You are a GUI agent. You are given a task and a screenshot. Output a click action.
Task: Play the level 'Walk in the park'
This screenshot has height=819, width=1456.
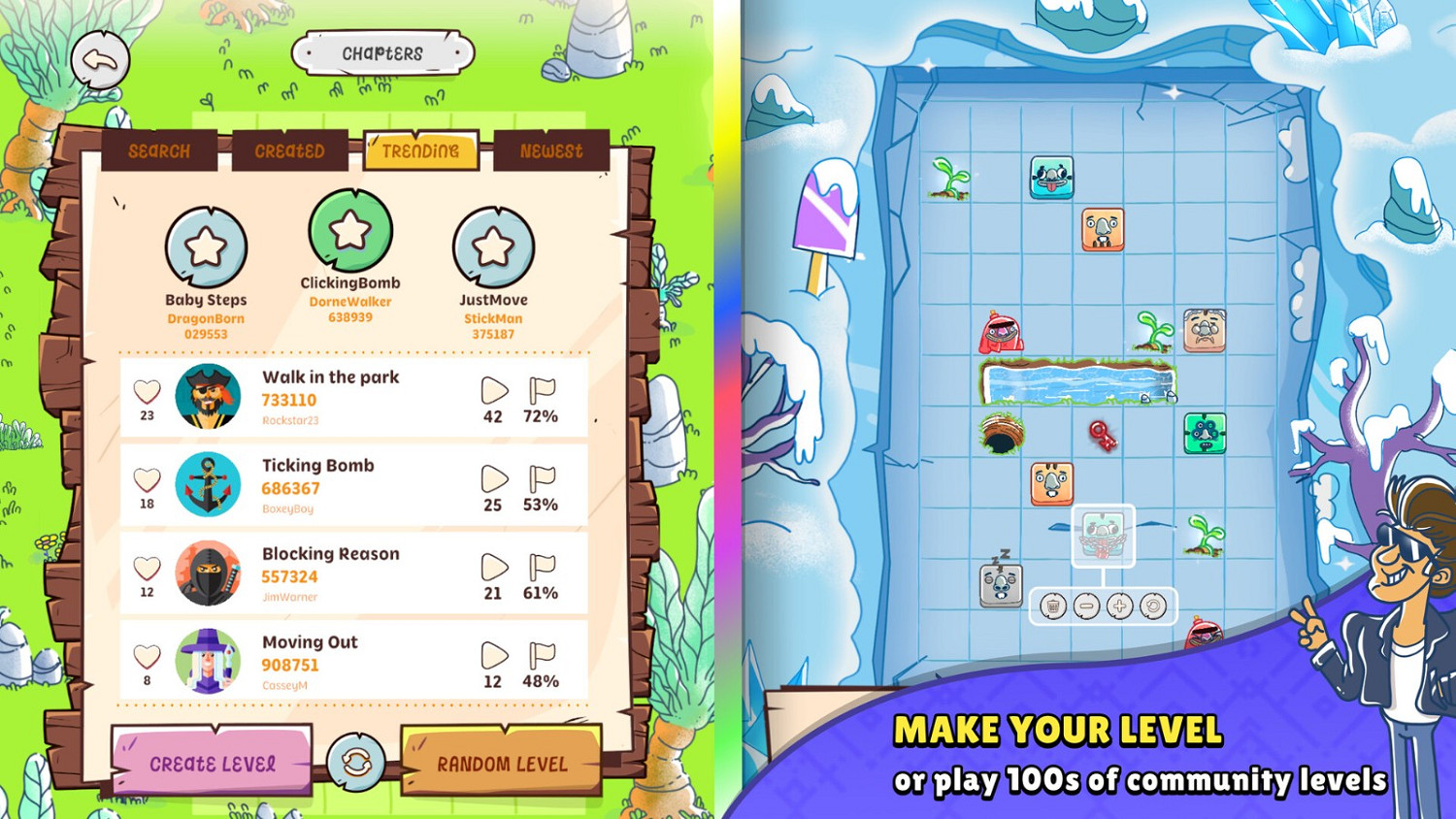pos(495,392)
